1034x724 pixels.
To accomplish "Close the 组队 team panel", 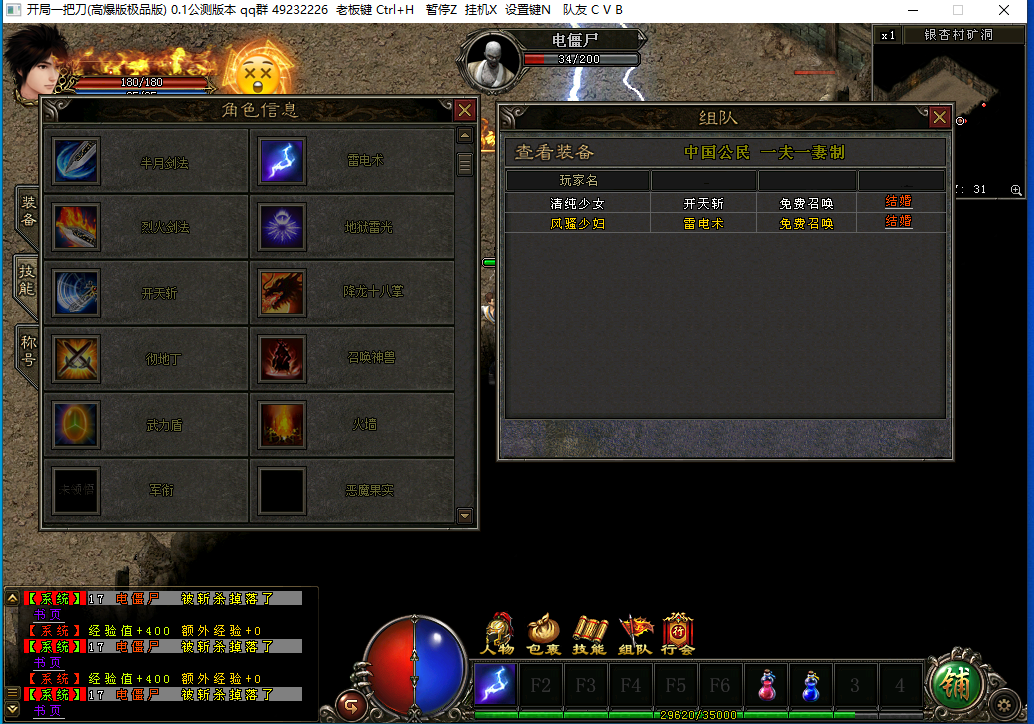I will [x=939, y=118].
